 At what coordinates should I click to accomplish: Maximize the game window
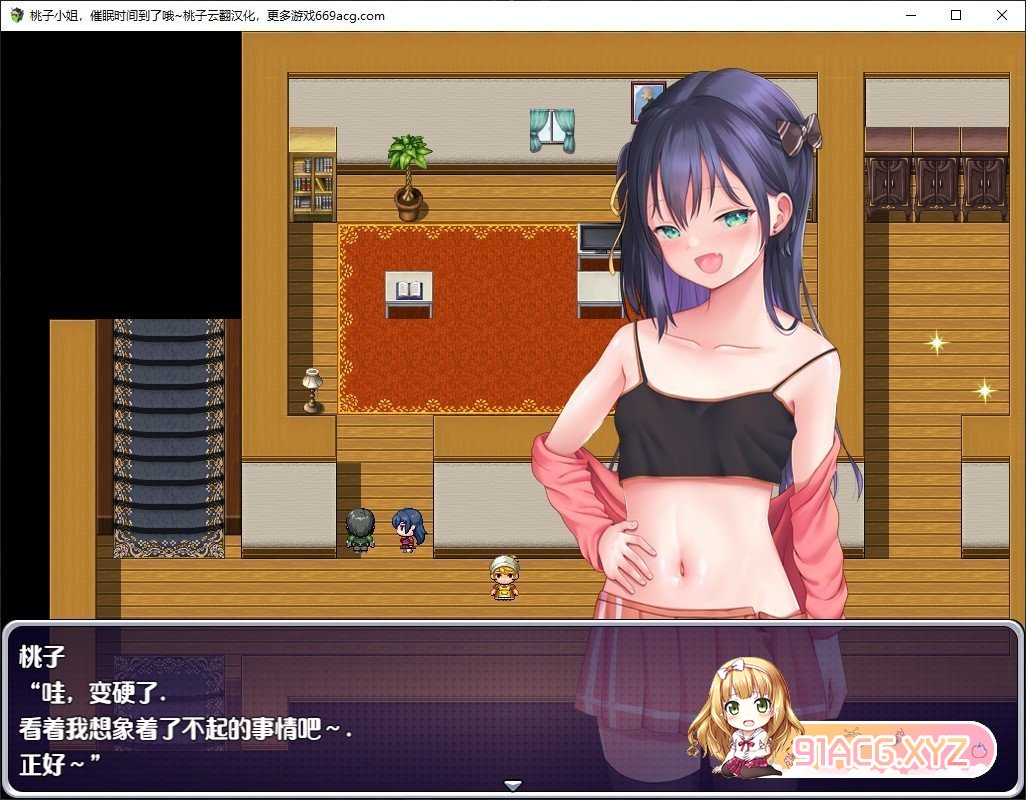coord(956,15)
